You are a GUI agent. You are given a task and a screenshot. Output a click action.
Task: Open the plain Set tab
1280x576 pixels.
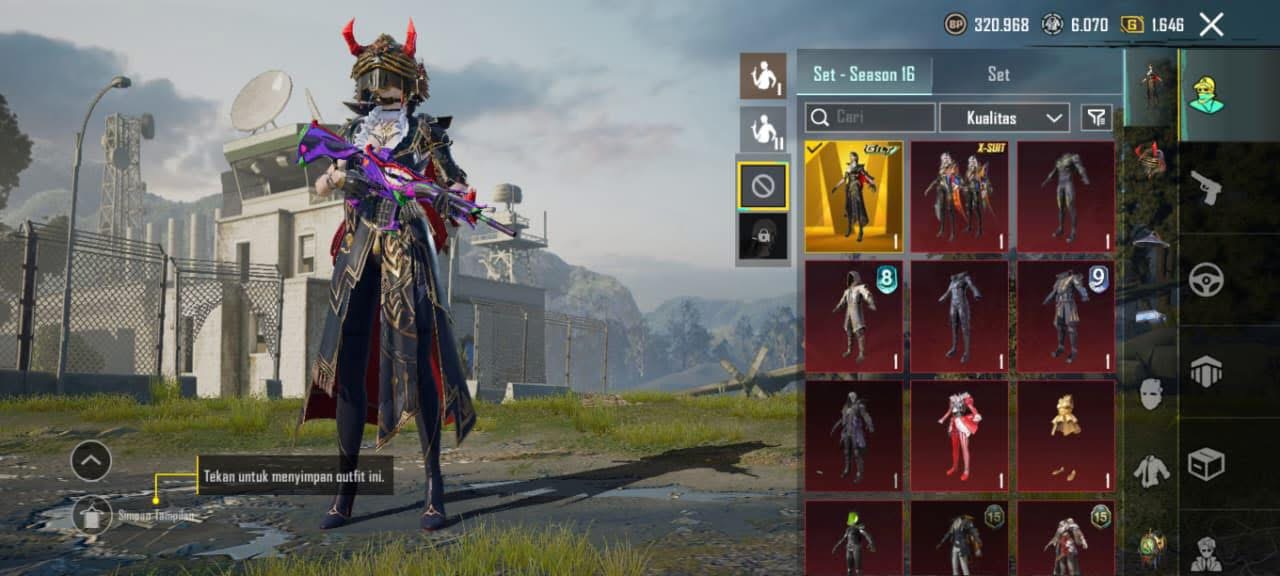pos(998,74)
